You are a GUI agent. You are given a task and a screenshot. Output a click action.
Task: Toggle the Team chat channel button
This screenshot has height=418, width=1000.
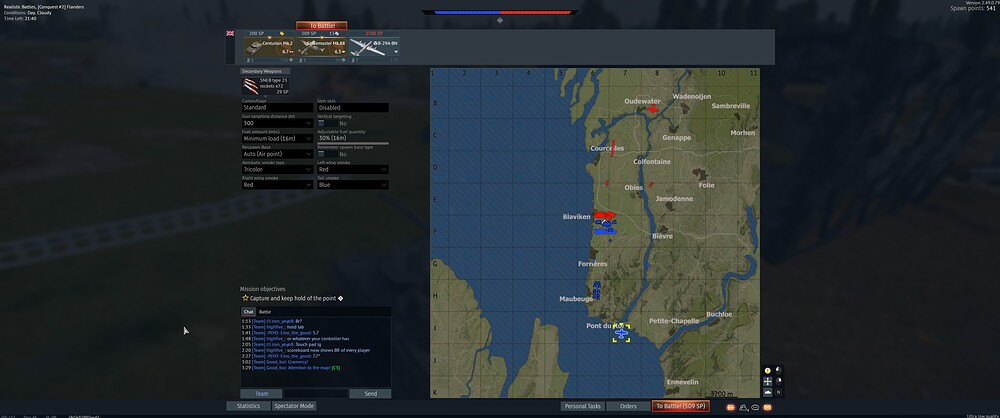pyautogui.click(x=261, y=394)
